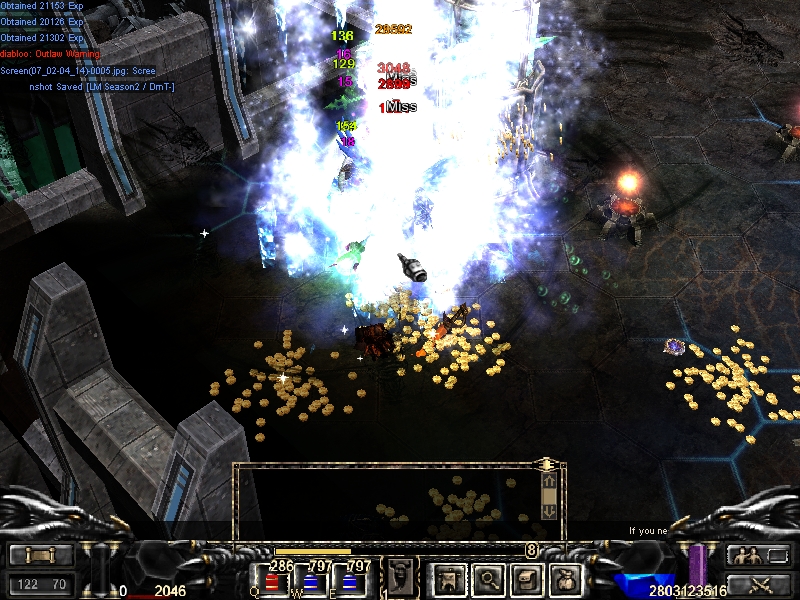Use the first blue mana potion slot
Viewport: 800px width, 600px height.
pyautogui.click(x=311, y=580)
